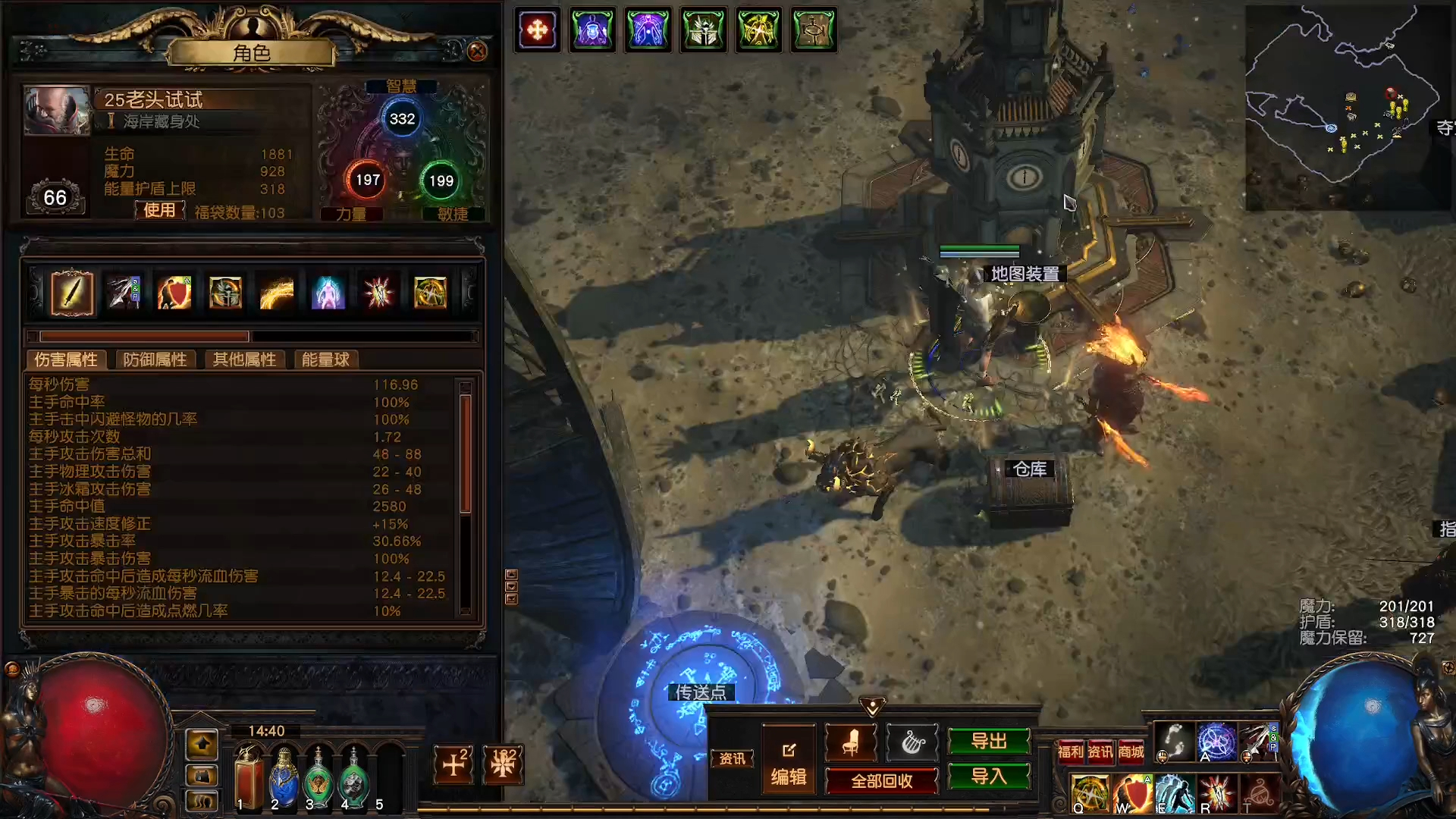Click the 导出 export button
Image resolution: width=1456 pixels, height=819 pixels.
(989, 741)
